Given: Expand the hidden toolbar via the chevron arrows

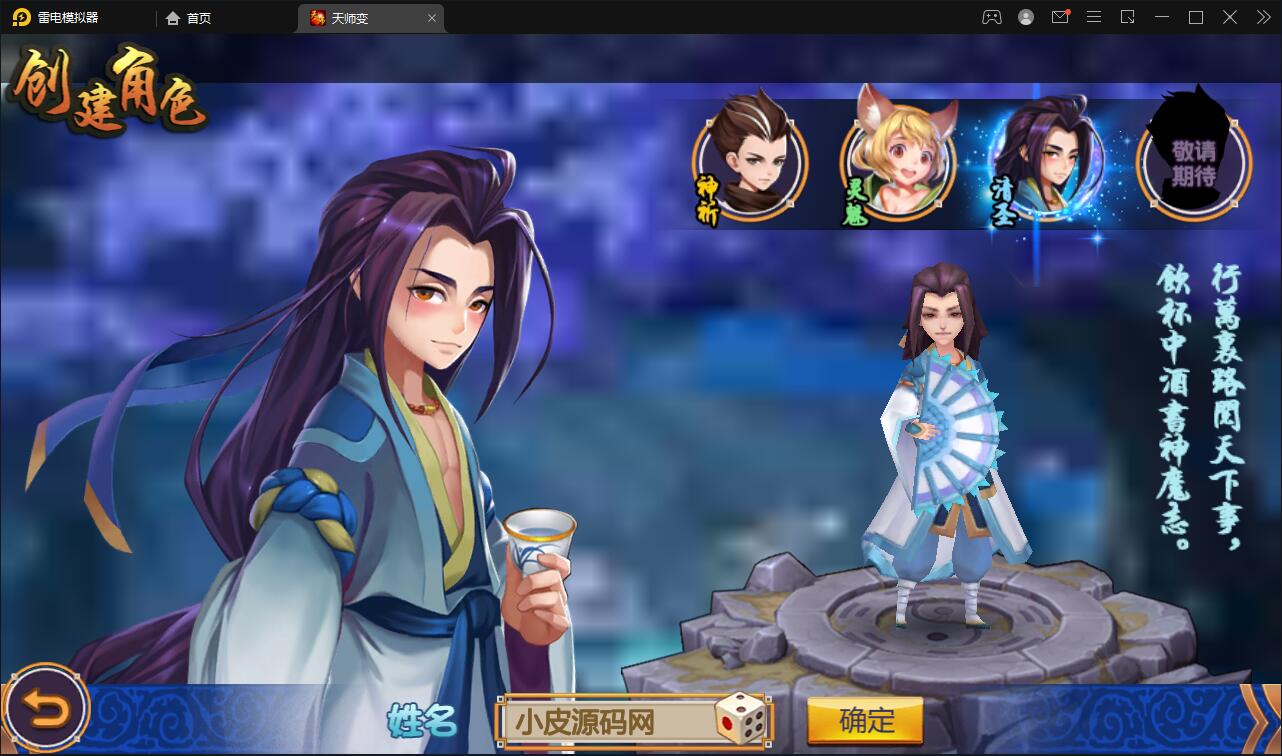Looking at the screenshot, I should coord(1261,17).
